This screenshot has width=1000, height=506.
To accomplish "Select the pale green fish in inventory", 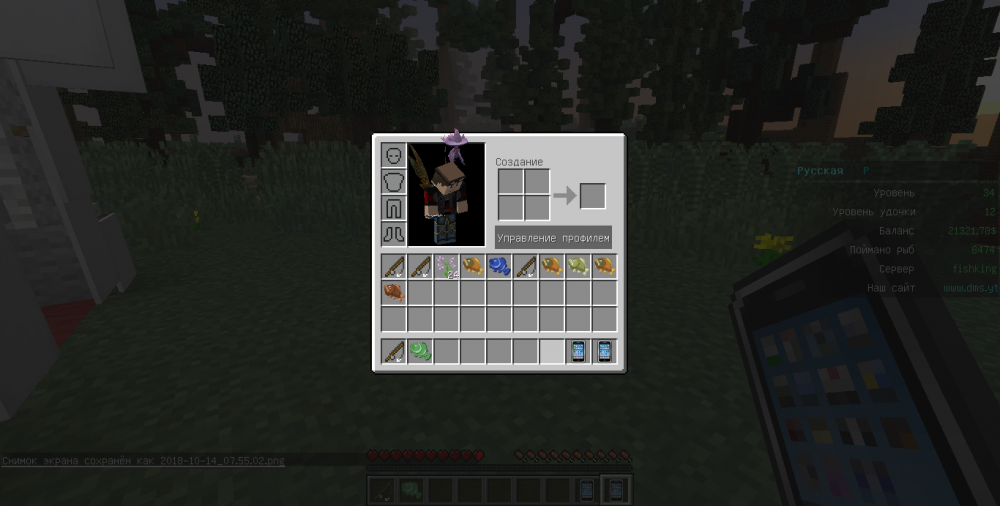I will click(578, 266).
